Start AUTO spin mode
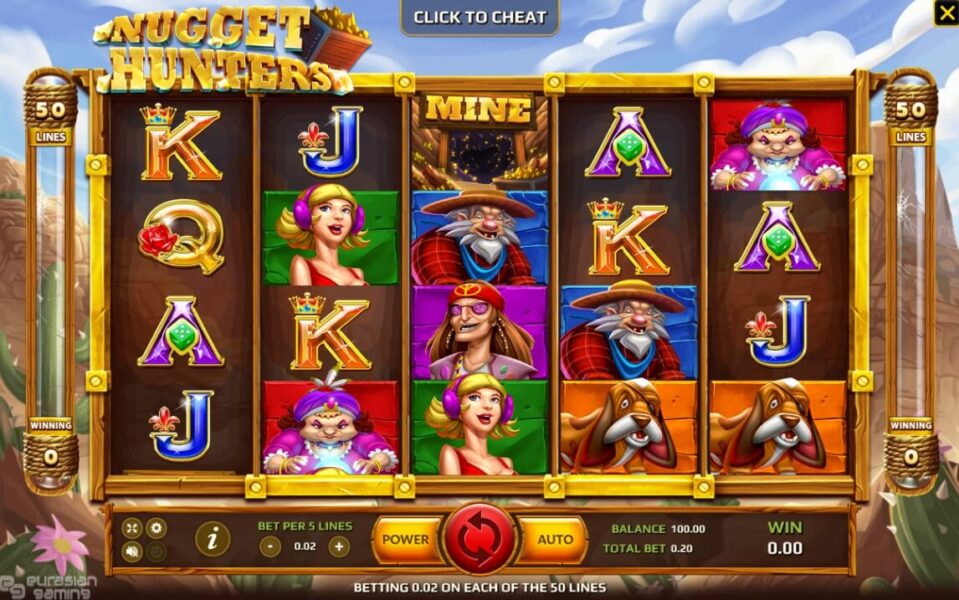The width and height of the screenshot is (959, 600). point(555,539)
